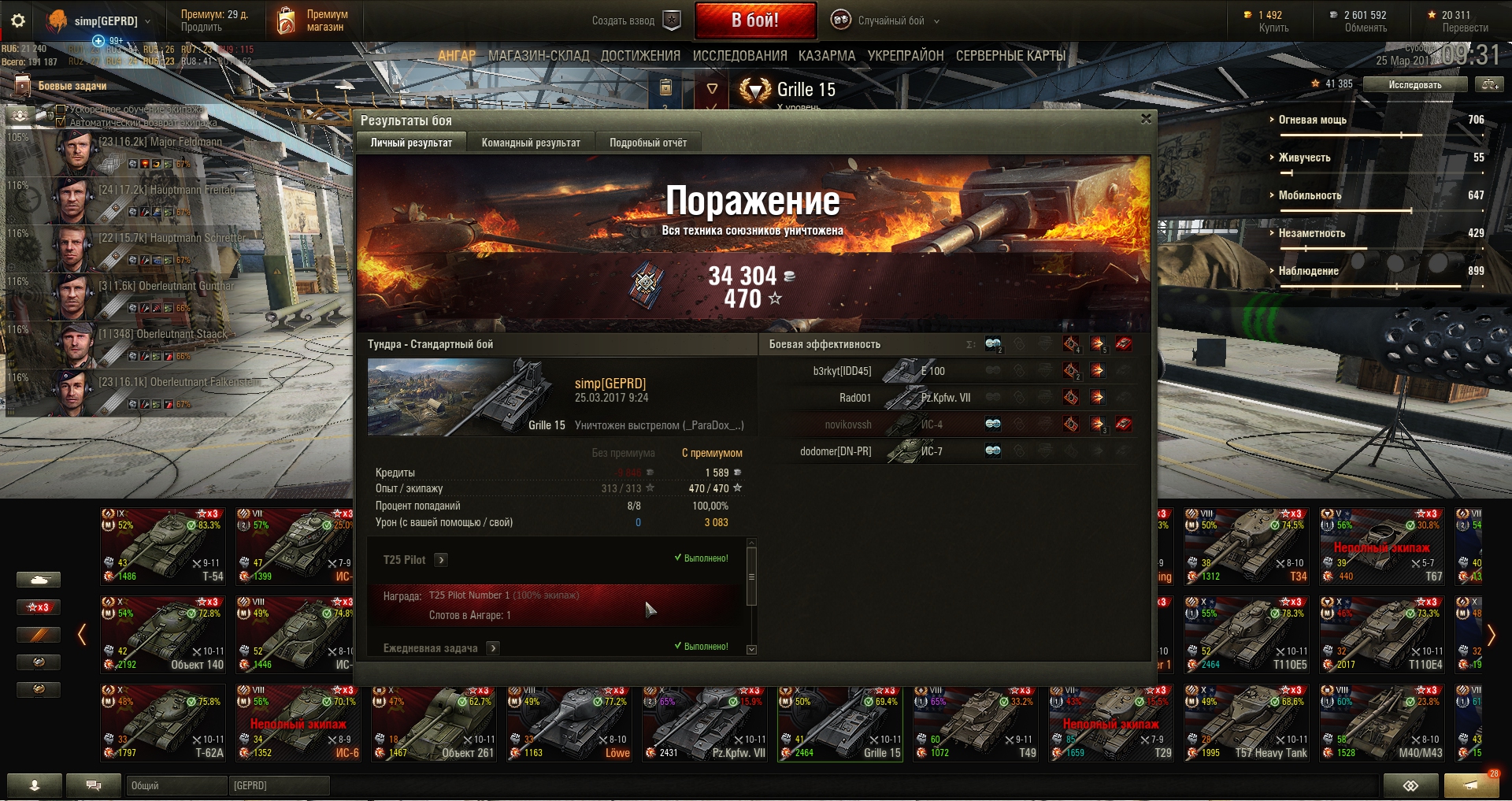Viewport: 1512px width, 801px height.
Task: Open the СЕРВЕРНЫЕ КАРТЫ menu
Action: point(1010,56)
